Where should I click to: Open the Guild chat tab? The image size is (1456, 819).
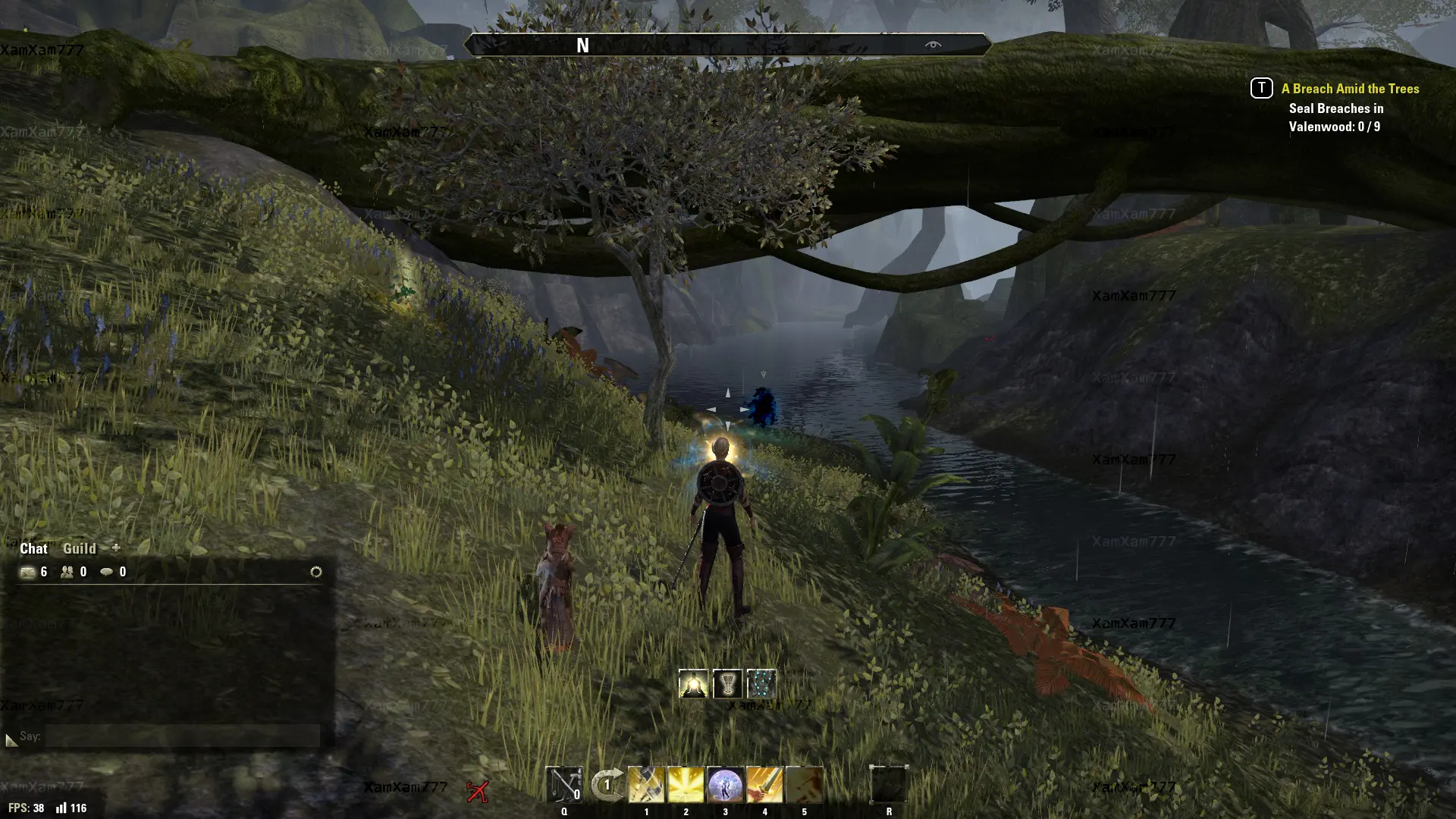79,548
